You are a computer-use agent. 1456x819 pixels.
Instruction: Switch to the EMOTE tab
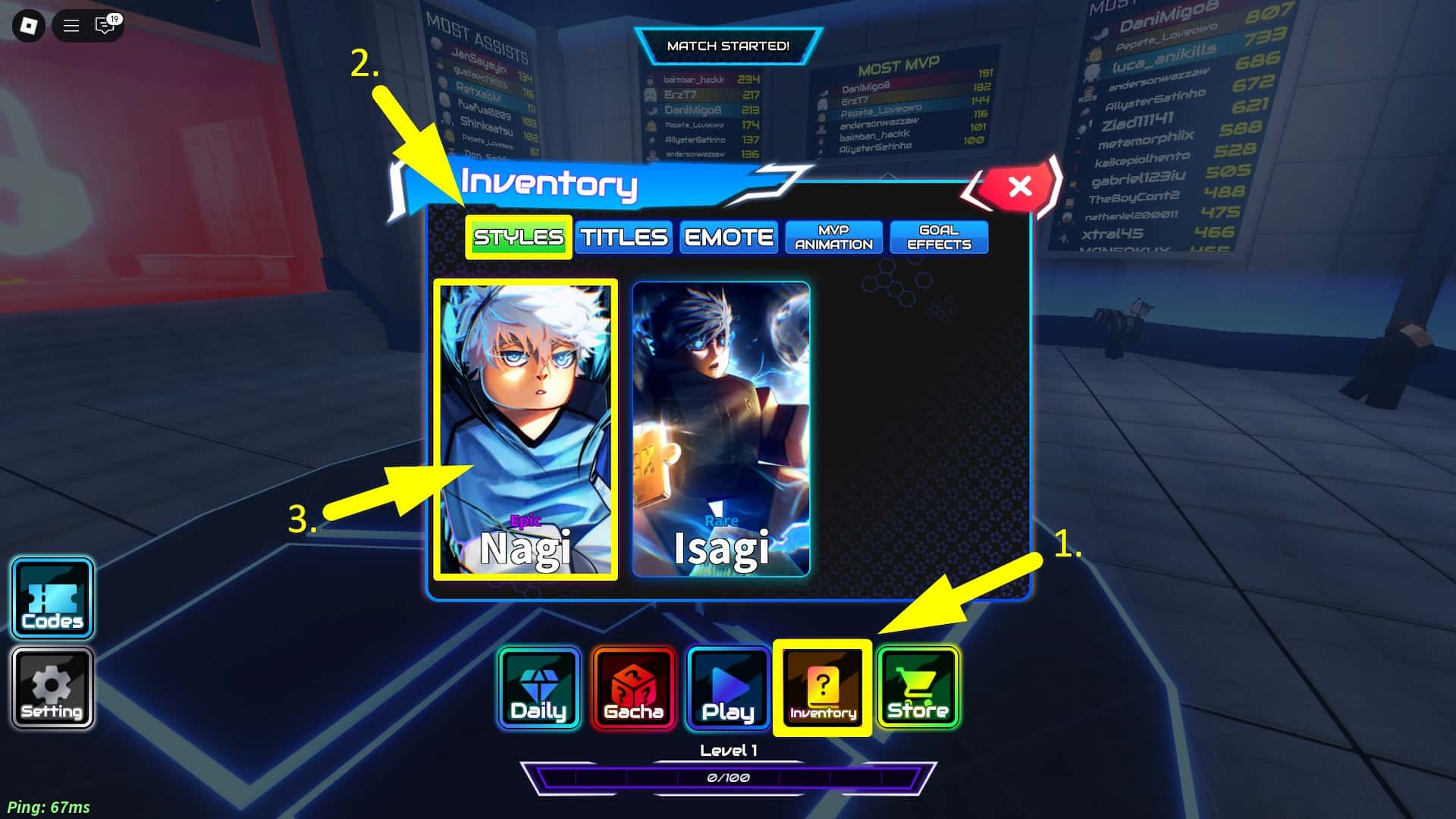[728, 237]
